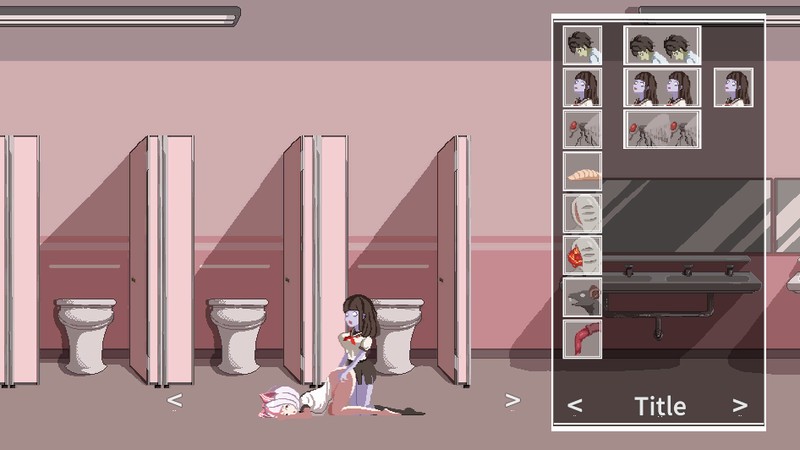Select the single purple zombie girl thumbnail
The image size is (800, 450).
[x=582, y=88]
